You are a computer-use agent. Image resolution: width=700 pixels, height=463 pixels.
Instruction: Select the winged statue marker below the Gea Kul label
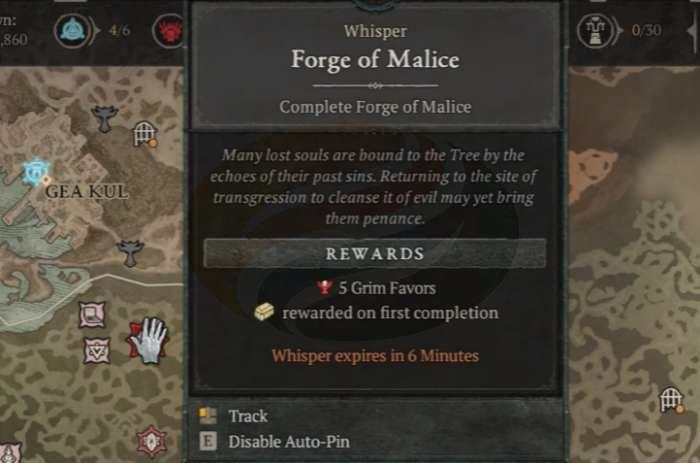[x=130, y=251]
